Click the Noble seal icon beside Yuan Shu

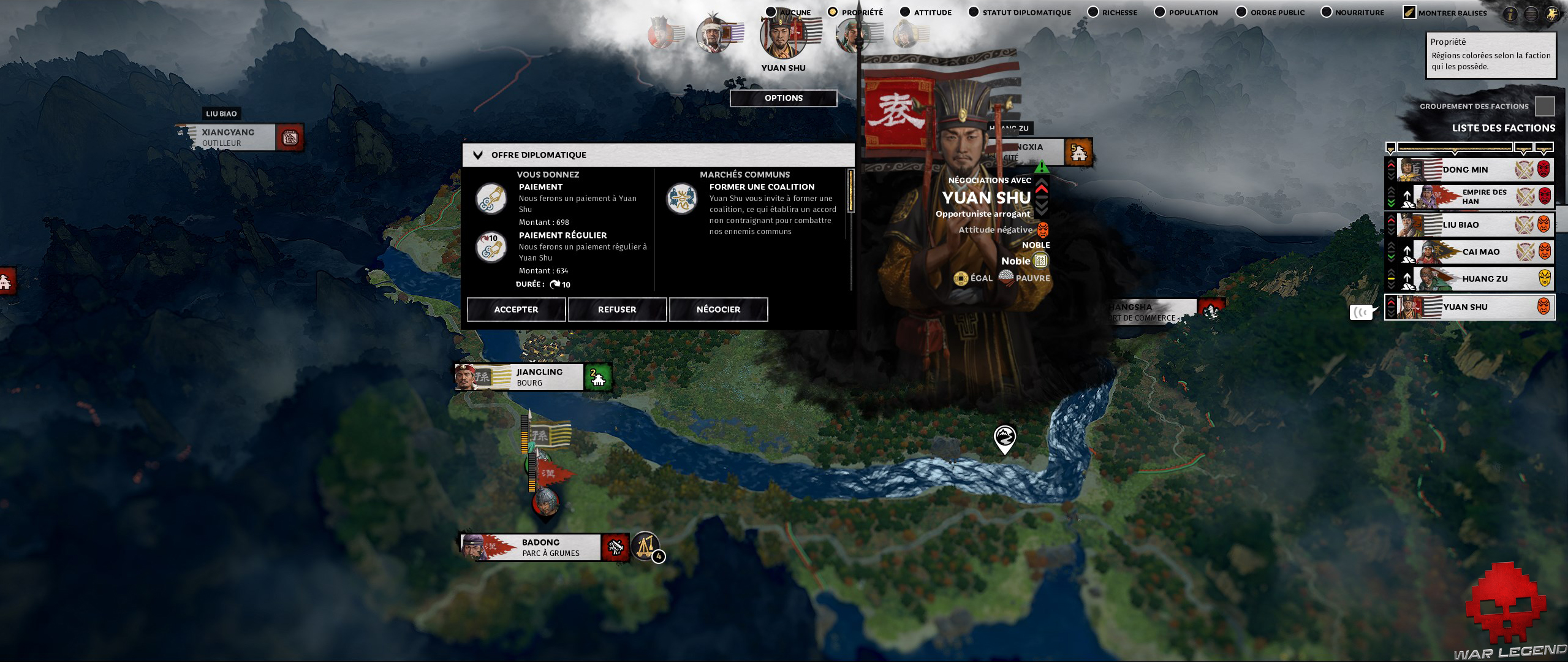pos(1042,261)
